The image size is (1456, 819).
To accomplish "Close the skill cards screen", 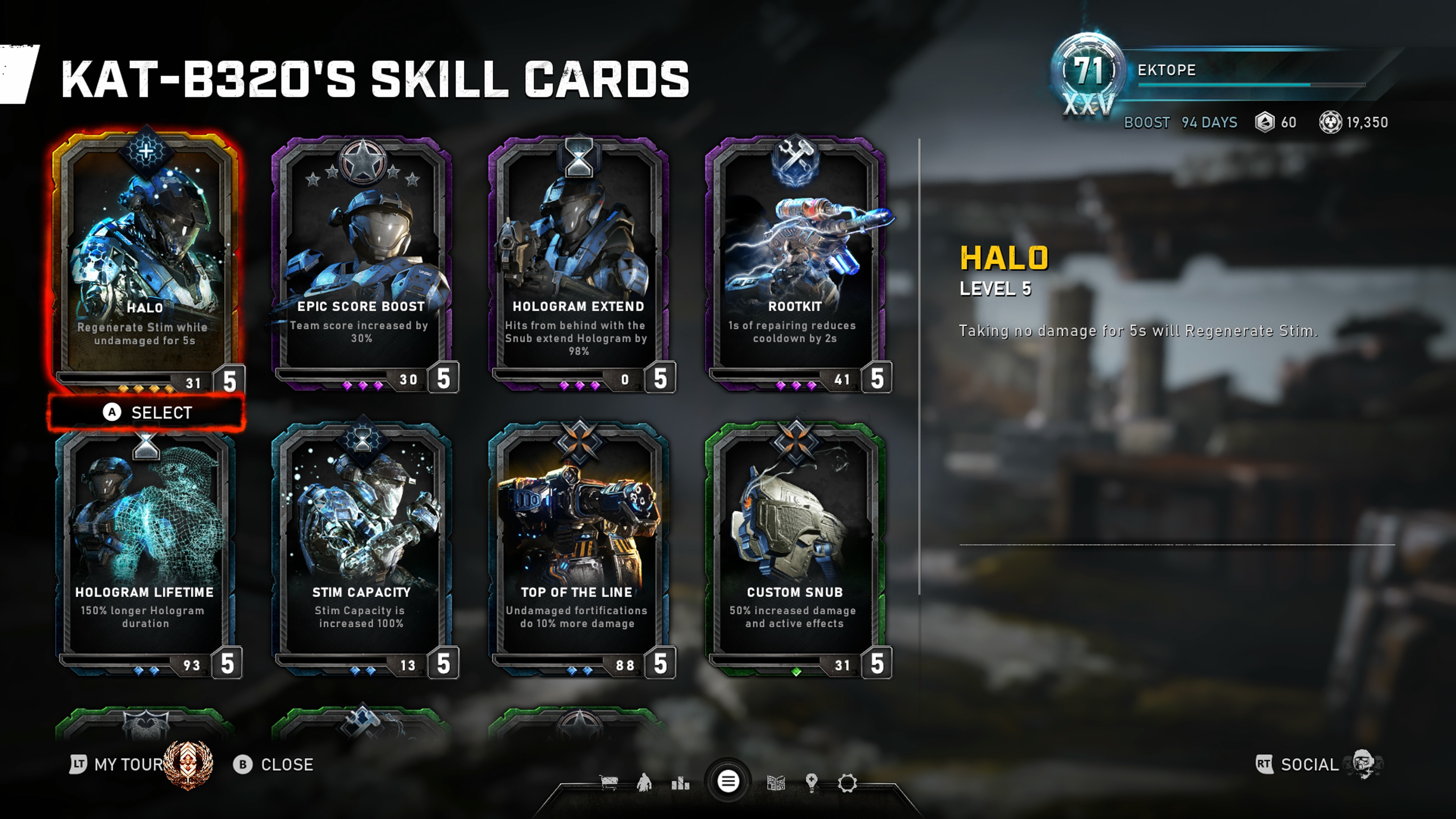I will click(273, 764).
